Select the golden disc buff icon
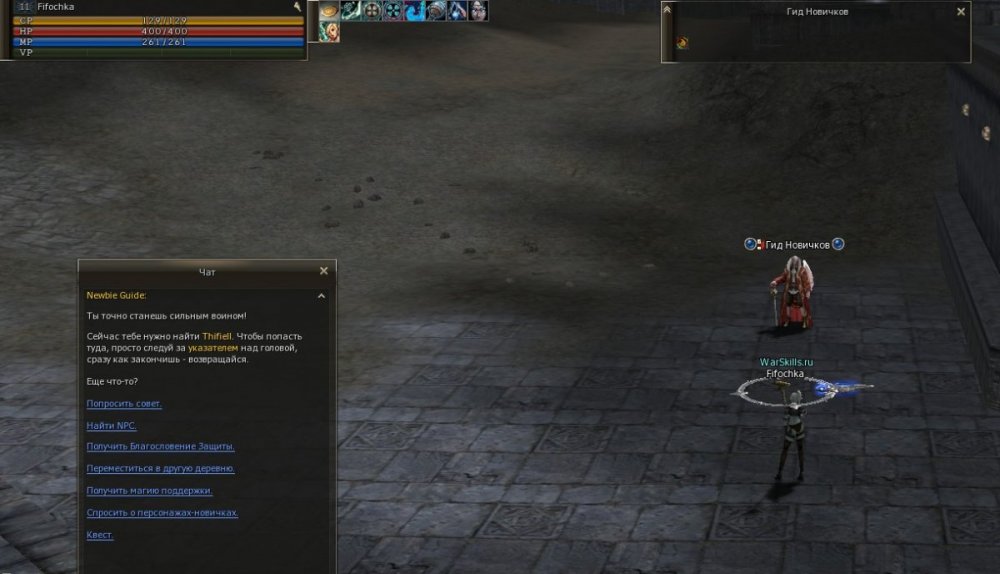The height and width of the screenshot is (574, 1000). pos(329,11)
